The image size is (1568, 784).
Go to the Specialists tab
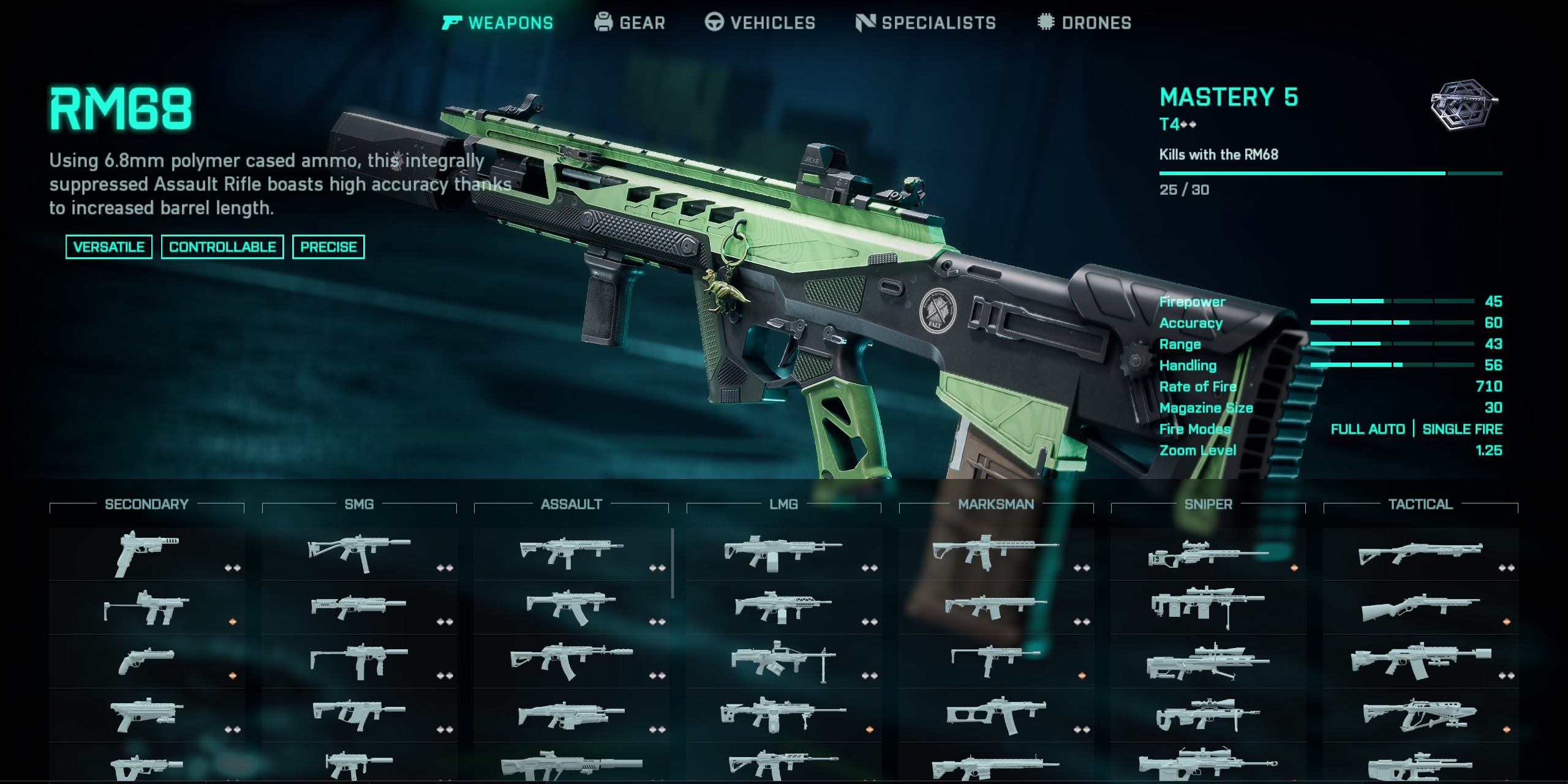point(925,23)
